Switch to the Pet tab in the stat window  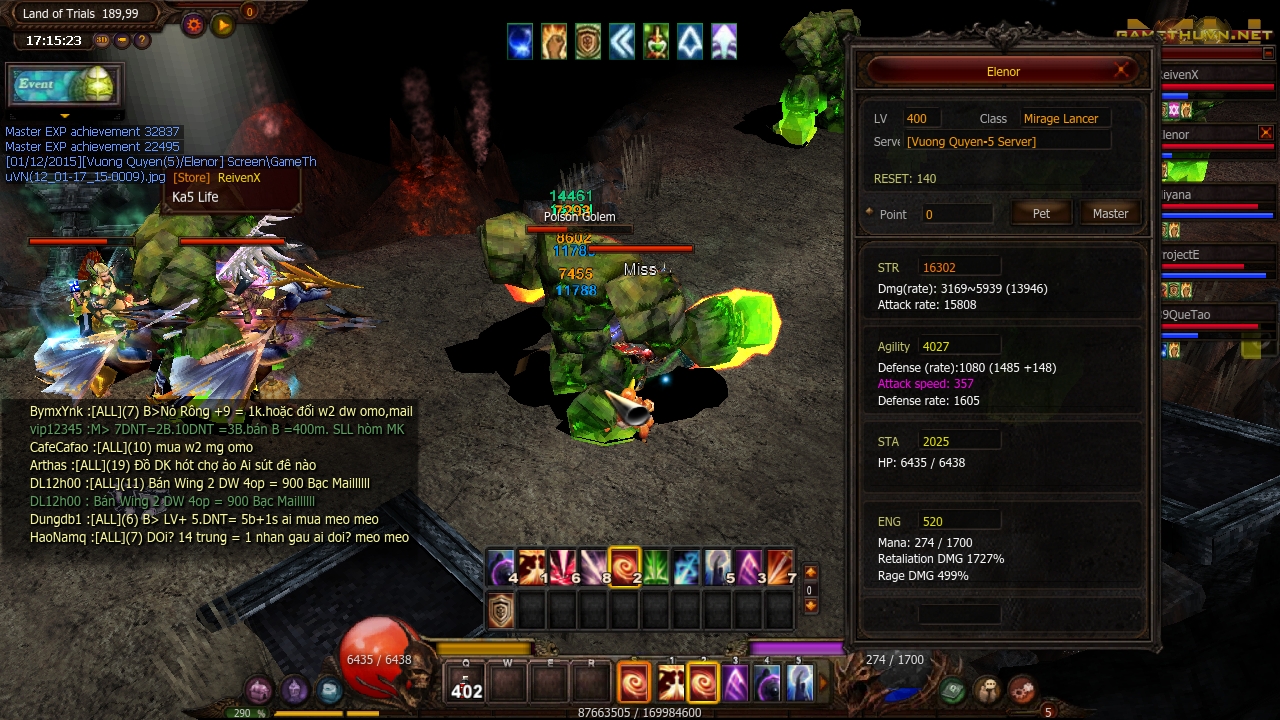point(1041,212)
